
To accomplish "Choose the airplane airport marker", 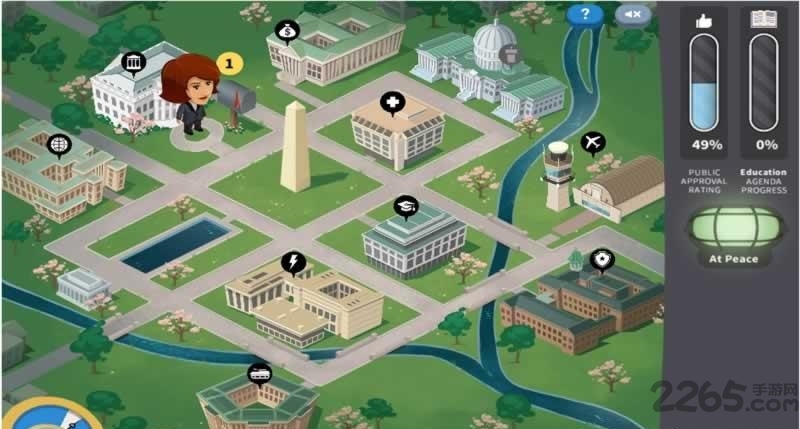I will 594,143.
